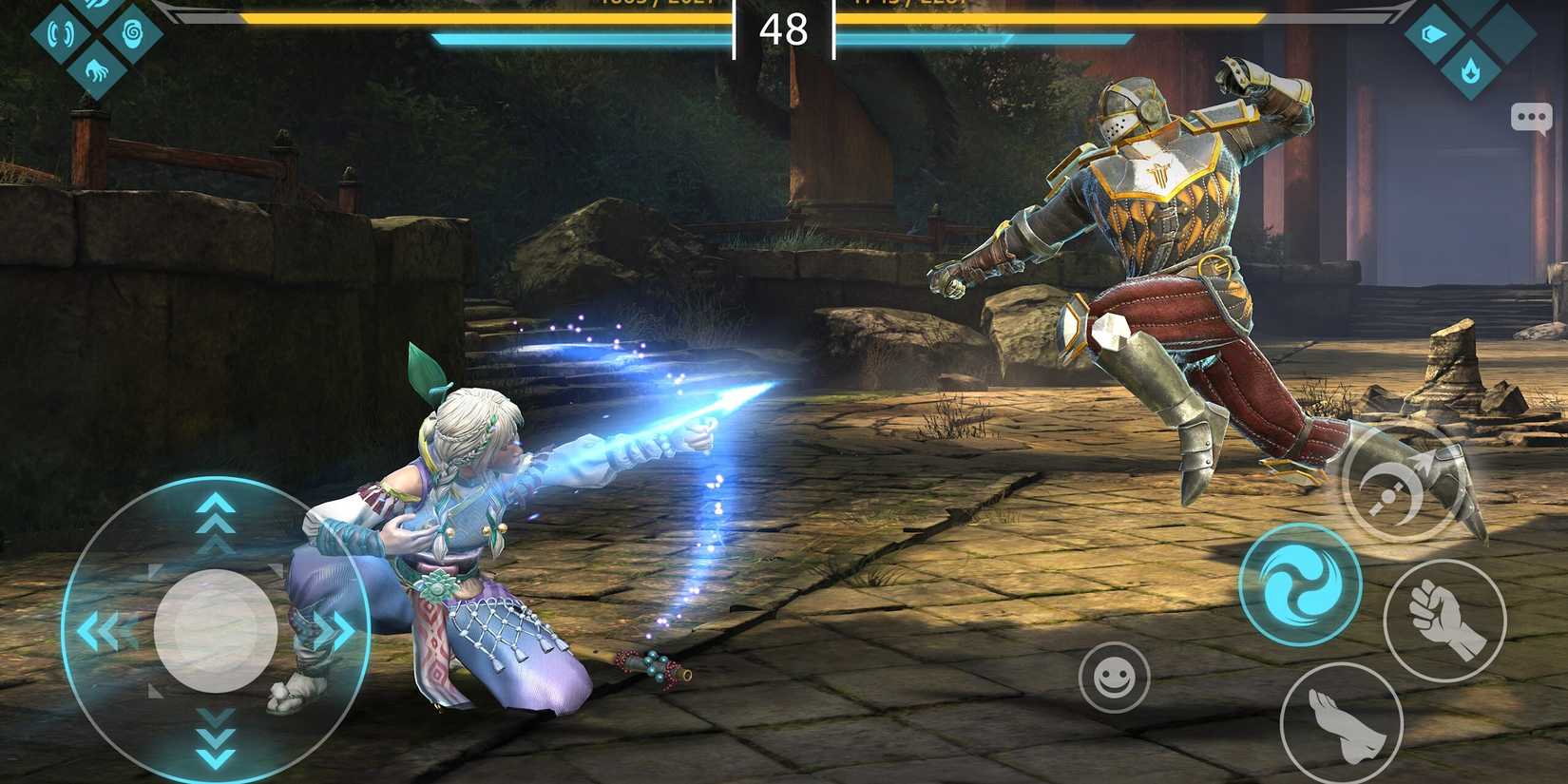This screenshot has height=784, width=1568.
Task: Tap the clawed hand talent icon
Action: coord(97,72)
